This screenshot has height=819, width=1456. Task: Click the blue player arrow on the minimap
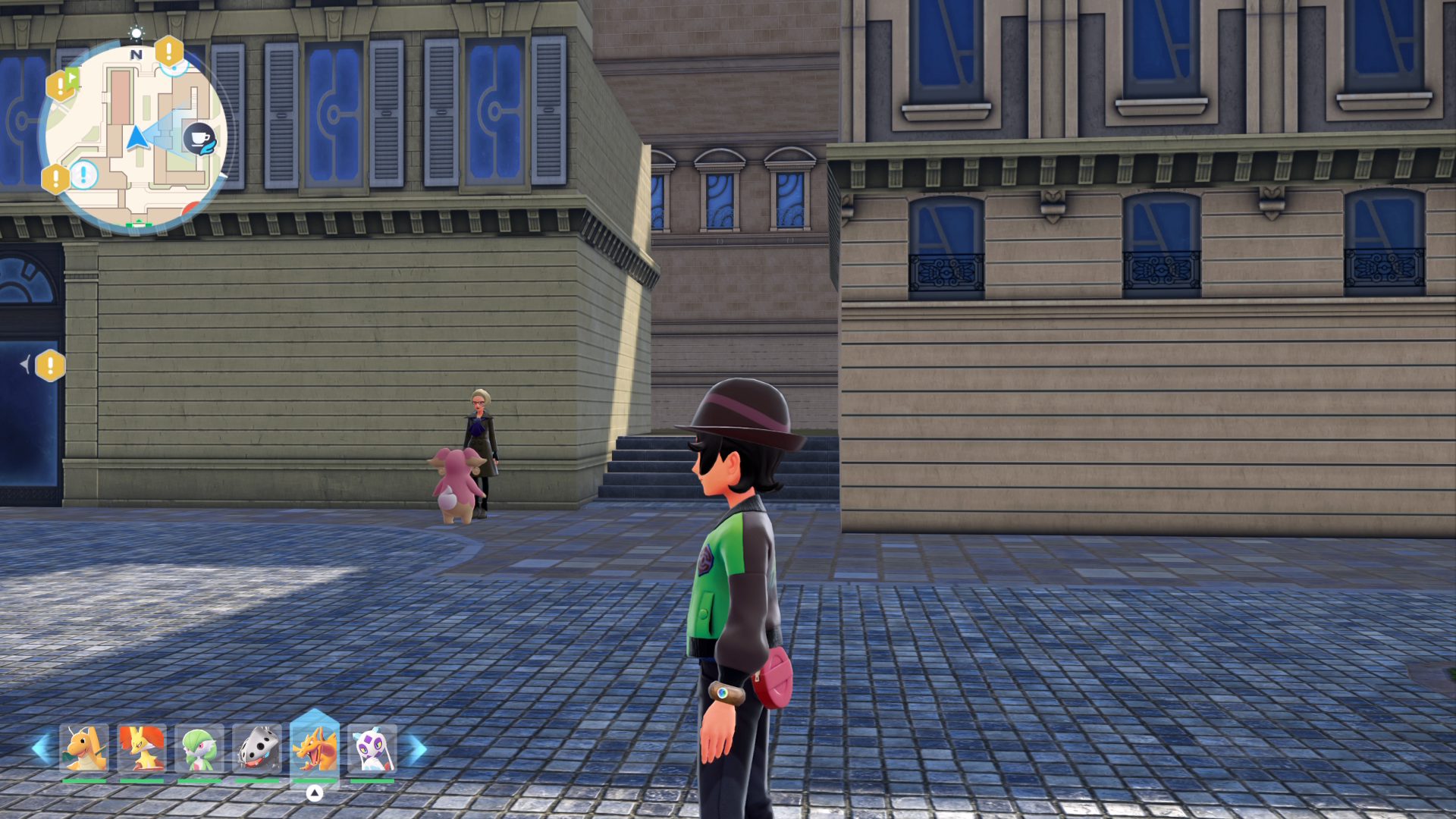[x=136, y=138]
